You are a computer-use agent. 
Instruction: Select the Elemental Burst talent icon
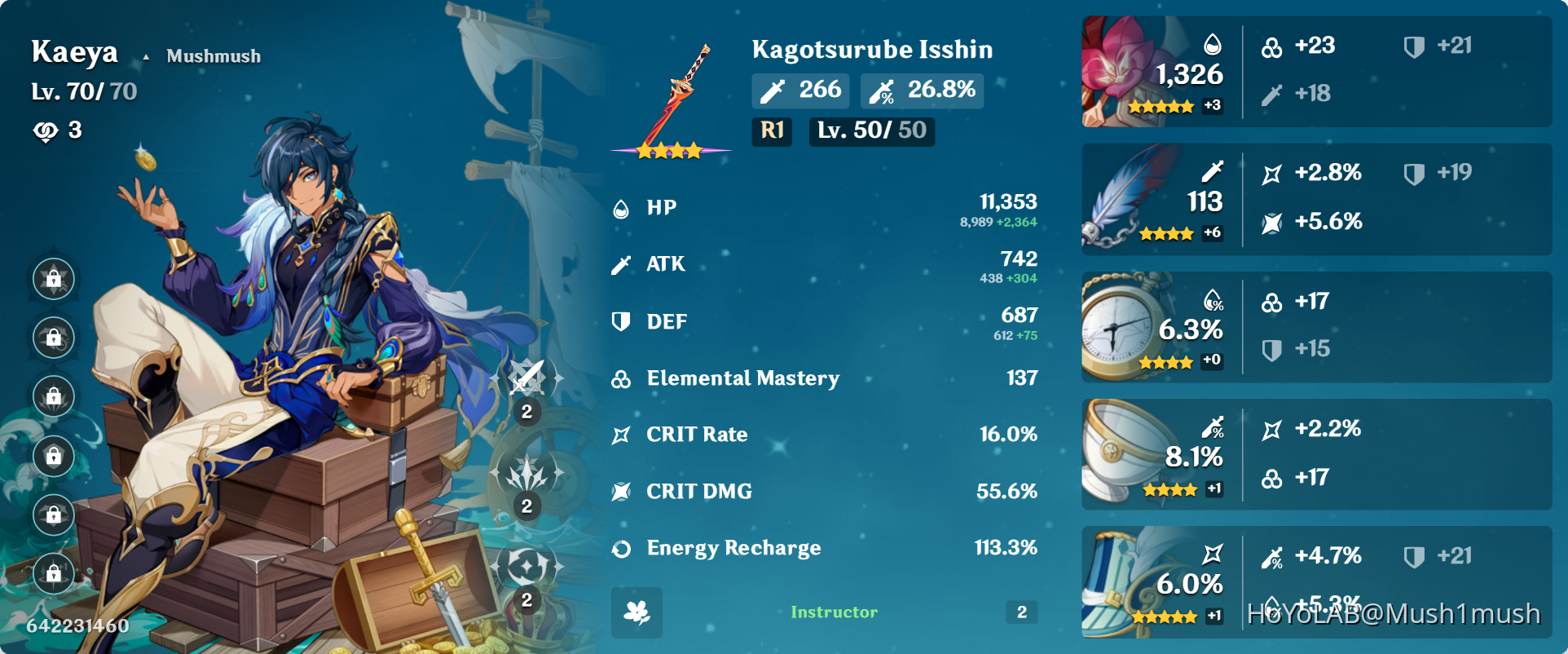[x=526, y=563]
